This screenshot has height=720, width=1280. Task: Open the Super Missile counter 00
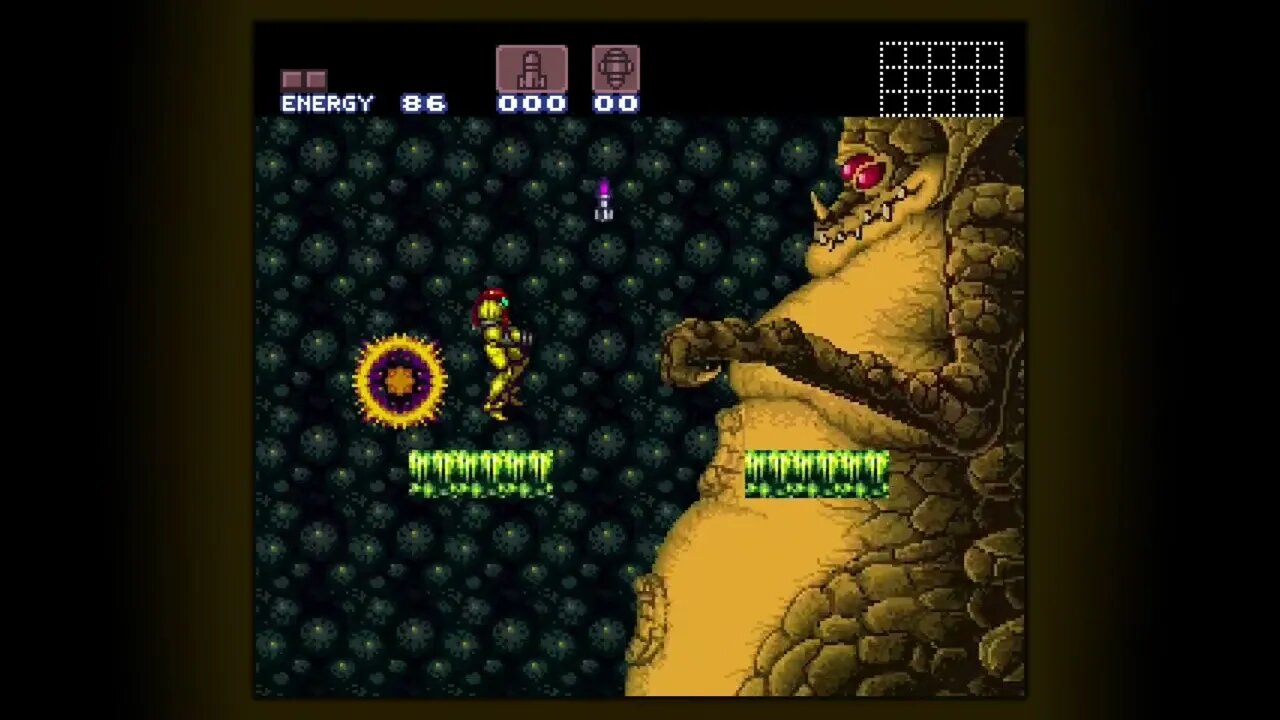click(616, 102)
